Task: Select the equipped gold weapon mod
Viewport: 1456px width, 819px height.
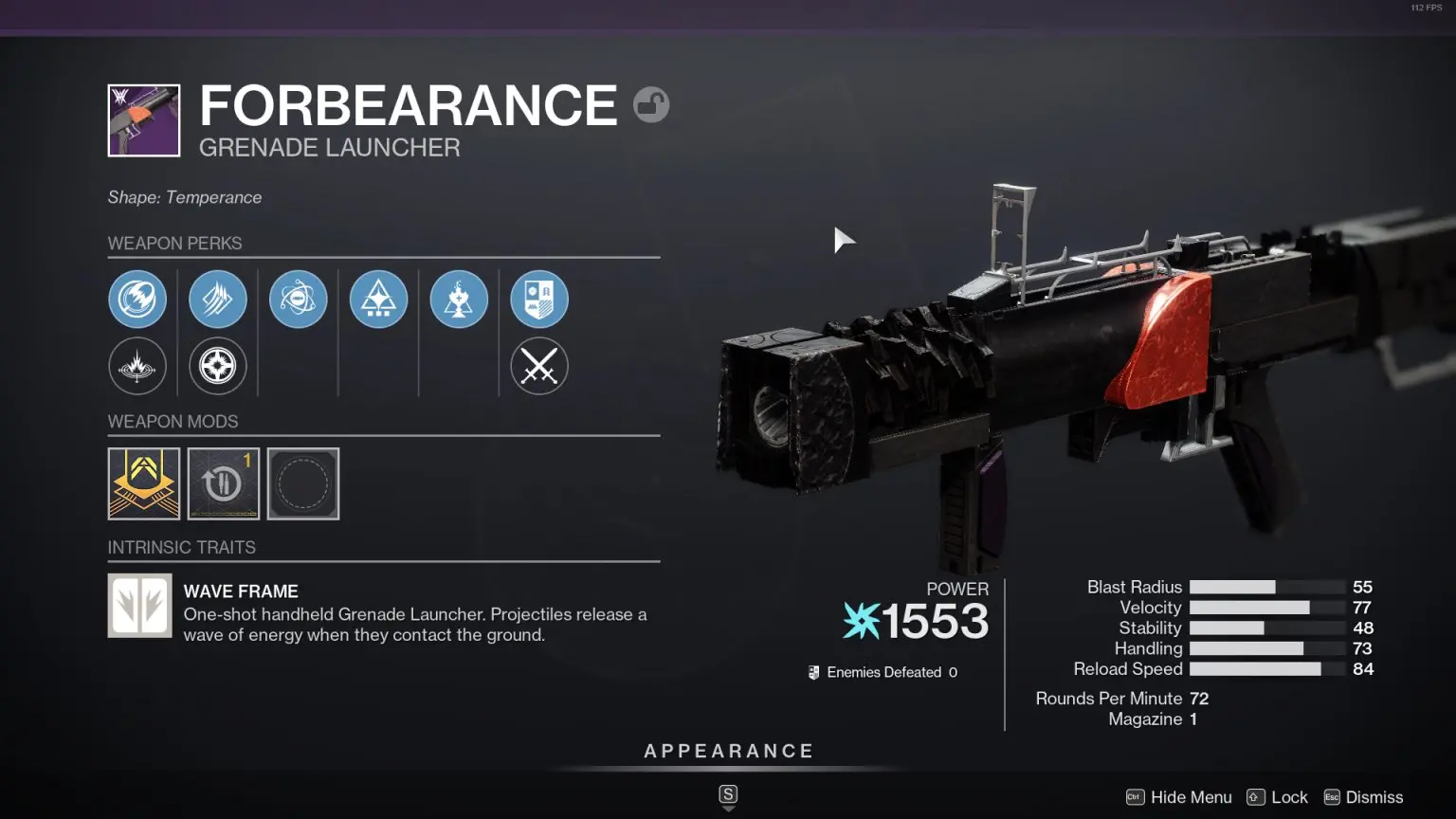Action: pyautogui.click(x=144, y=483)
